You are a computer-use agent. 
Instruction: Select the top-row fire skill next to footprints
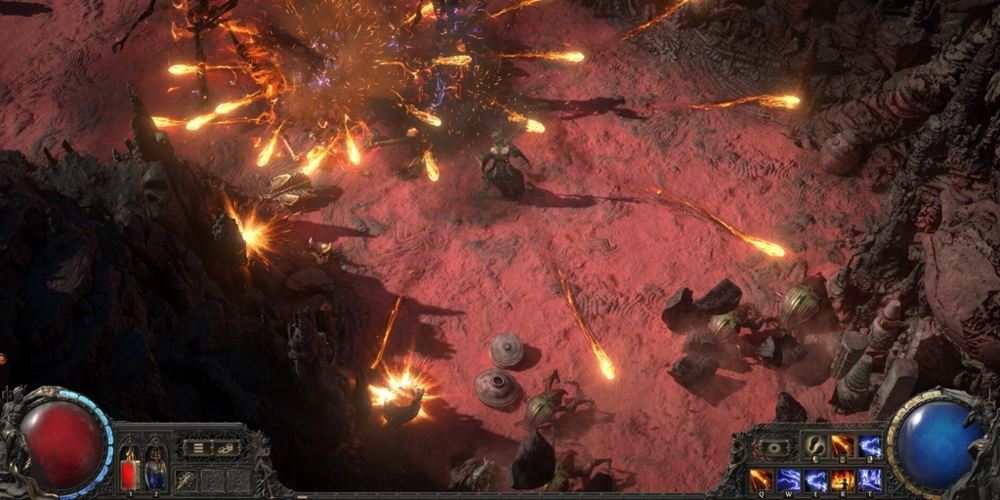click(x=843, y=447)
